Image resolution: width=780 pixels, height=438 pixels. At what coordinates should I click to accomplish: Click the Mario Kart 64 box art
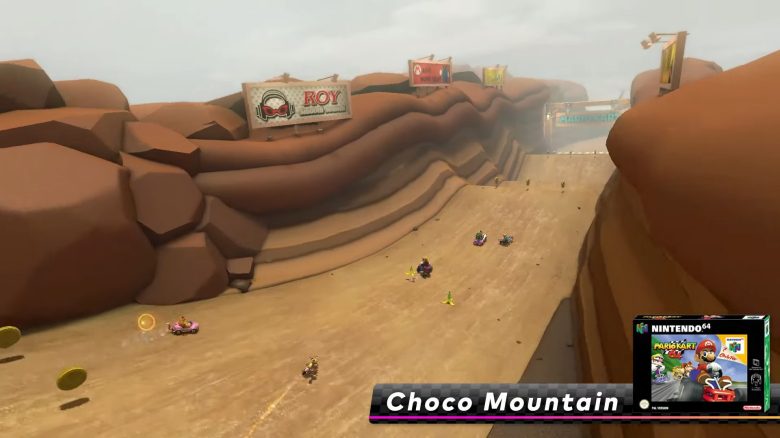(700, 365)
